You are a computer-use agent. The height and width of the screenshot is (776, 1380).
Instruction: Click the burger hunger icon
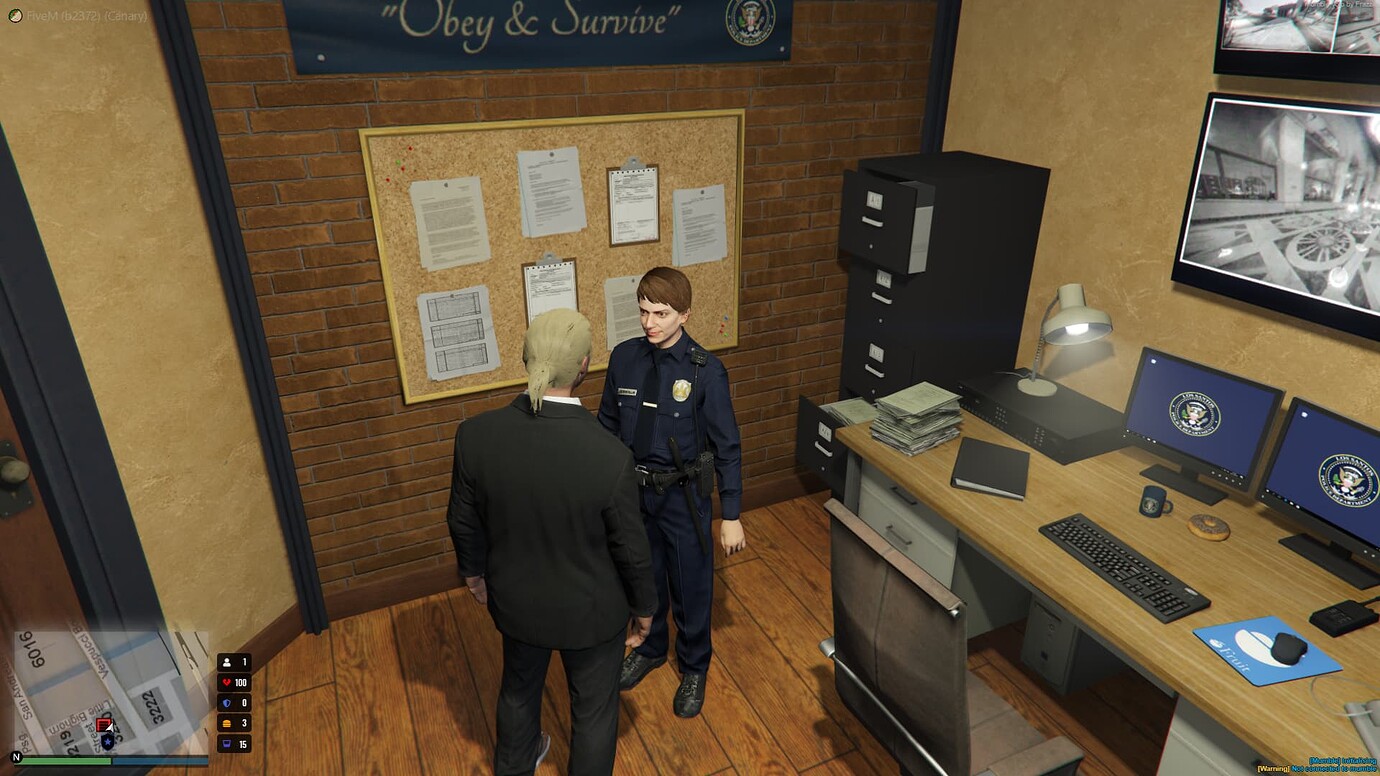(x=227, y=723)
